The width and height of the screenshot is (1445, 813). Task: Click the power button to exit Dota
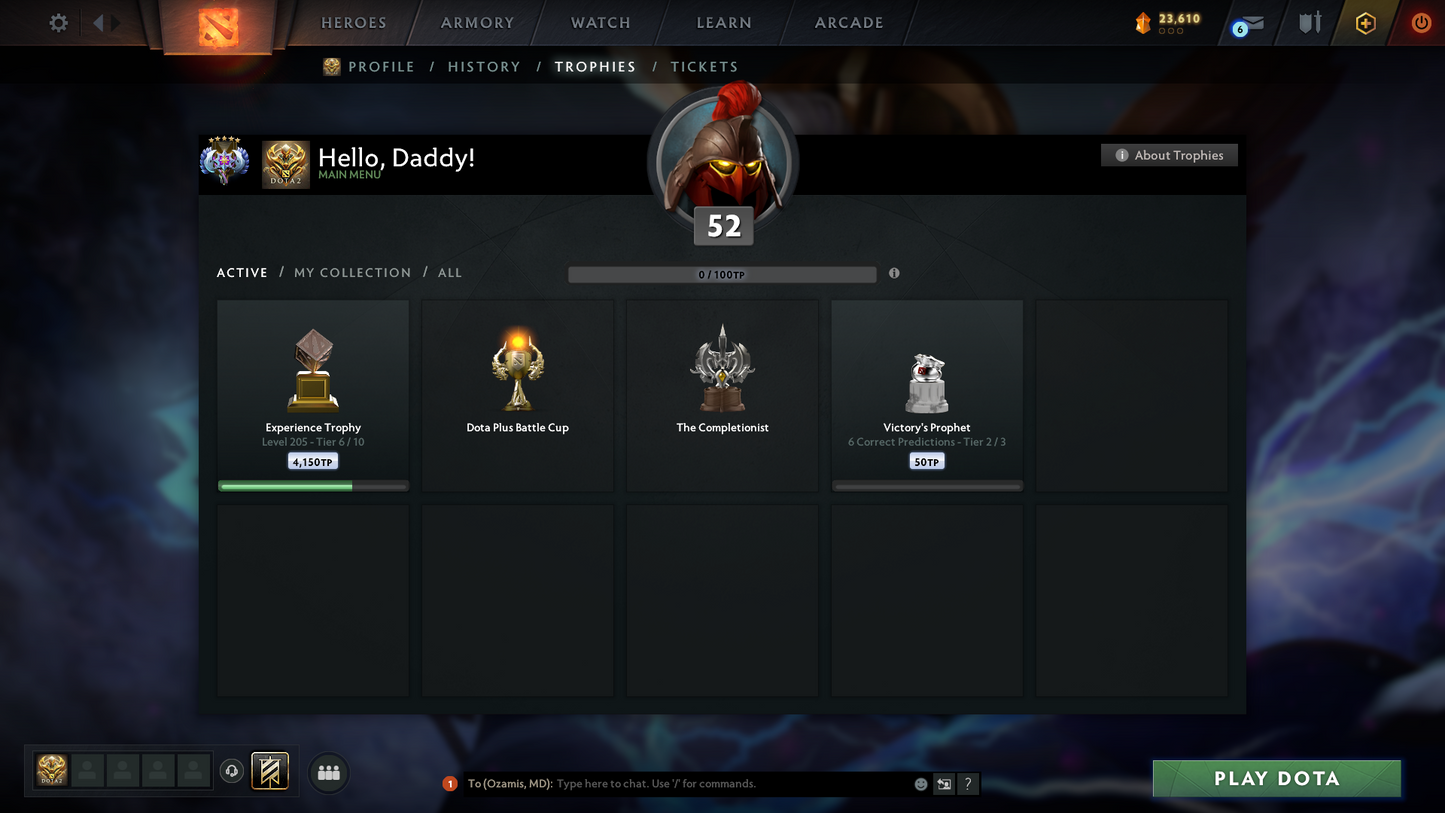coord(1421,22)
